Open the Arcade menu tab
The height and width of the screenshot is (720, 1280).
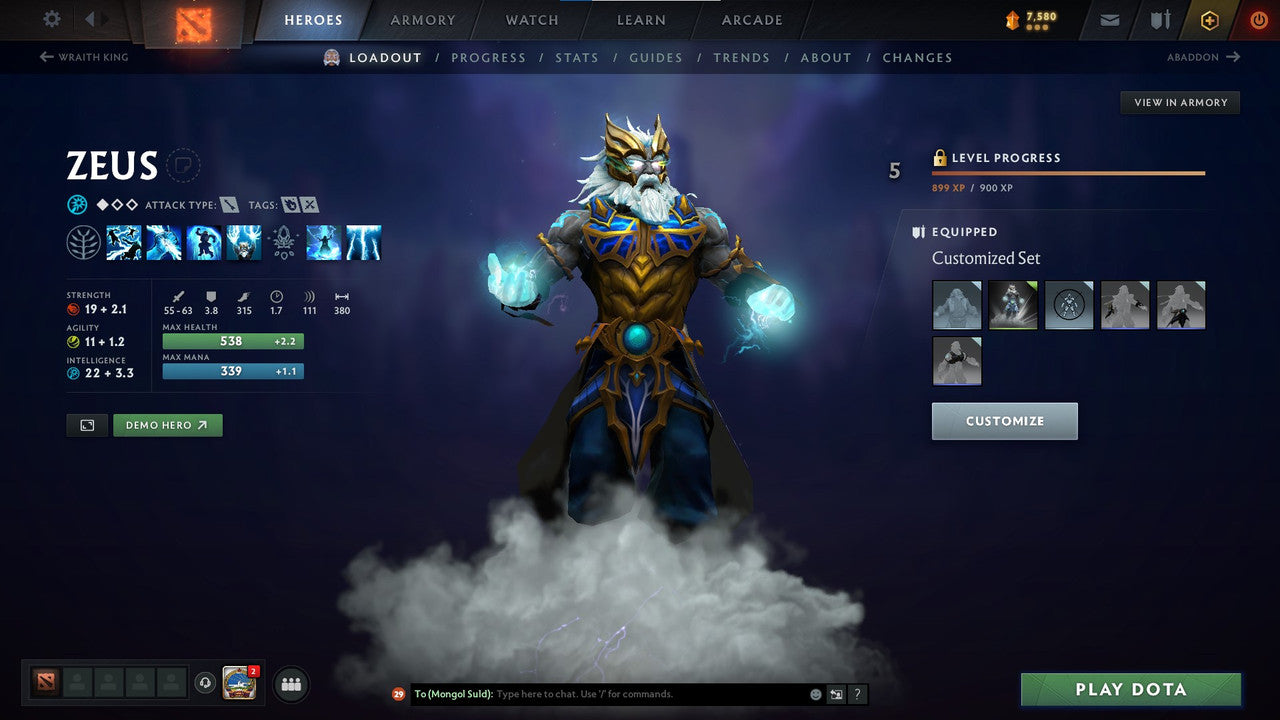point(751,20)
